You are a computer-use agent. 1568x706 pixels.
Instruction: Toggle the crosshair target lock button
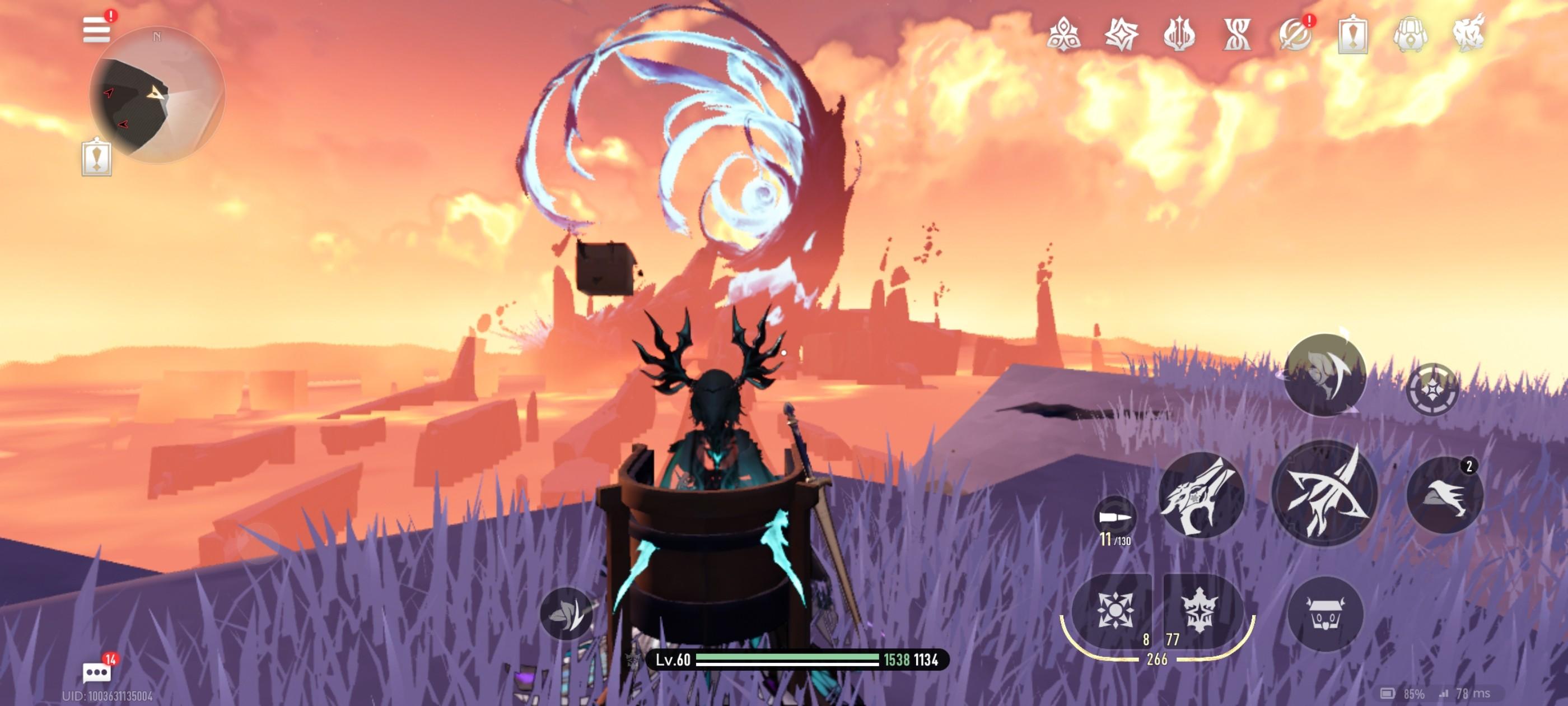point(1432,390)
